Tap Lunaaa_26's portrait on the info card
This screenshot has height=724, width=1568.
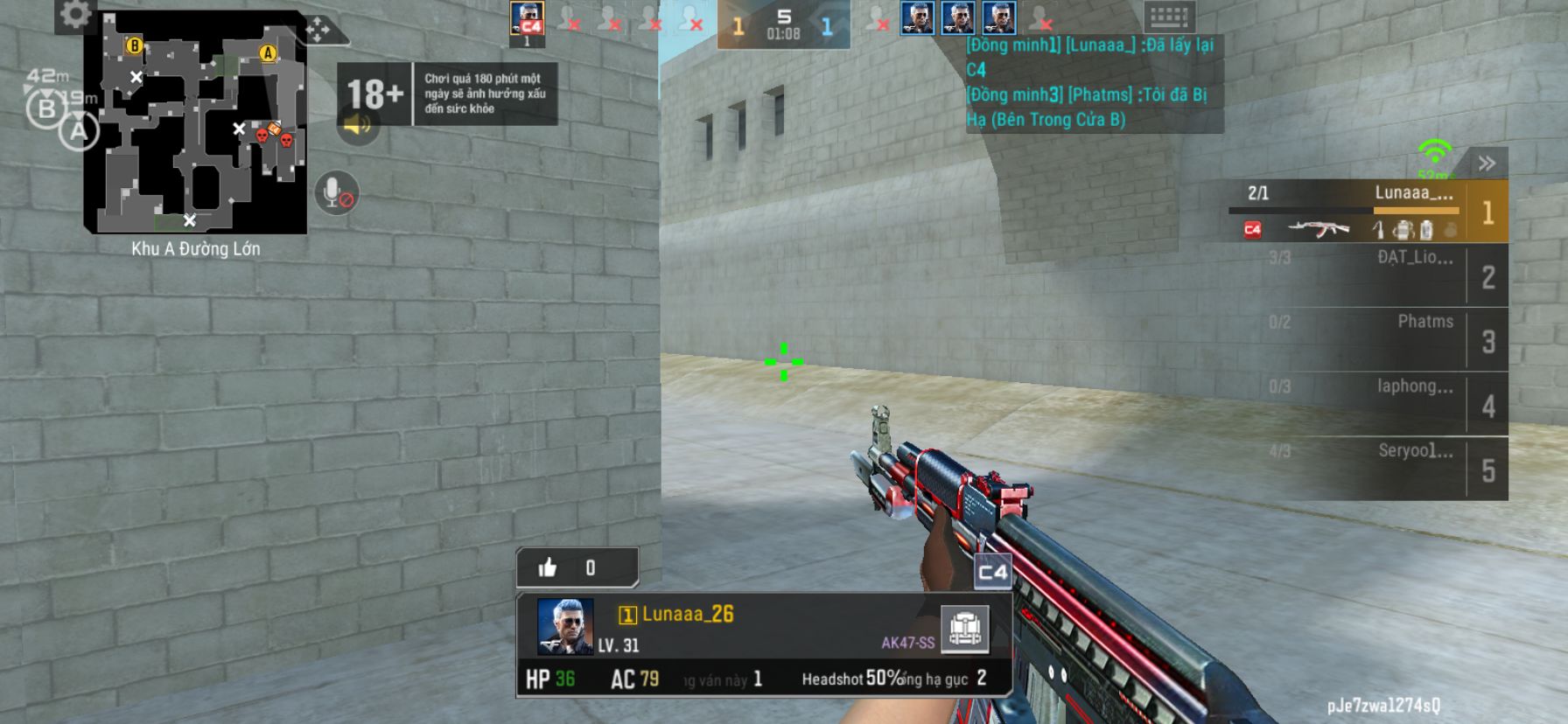coord(565,626)
